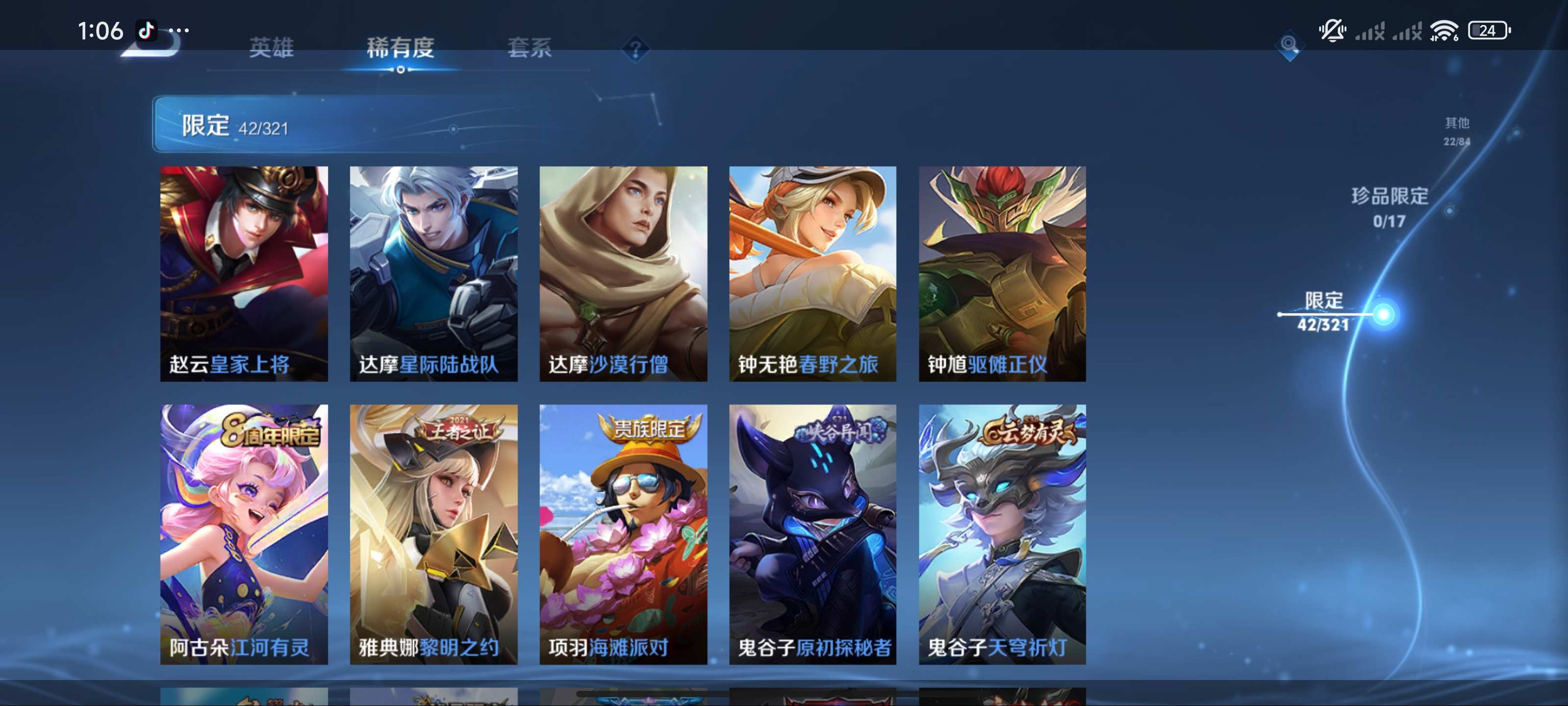The width and height of the screenshot is (1568, 706).
Task: Open the magnifier search icon
Action: point(1288,45)
